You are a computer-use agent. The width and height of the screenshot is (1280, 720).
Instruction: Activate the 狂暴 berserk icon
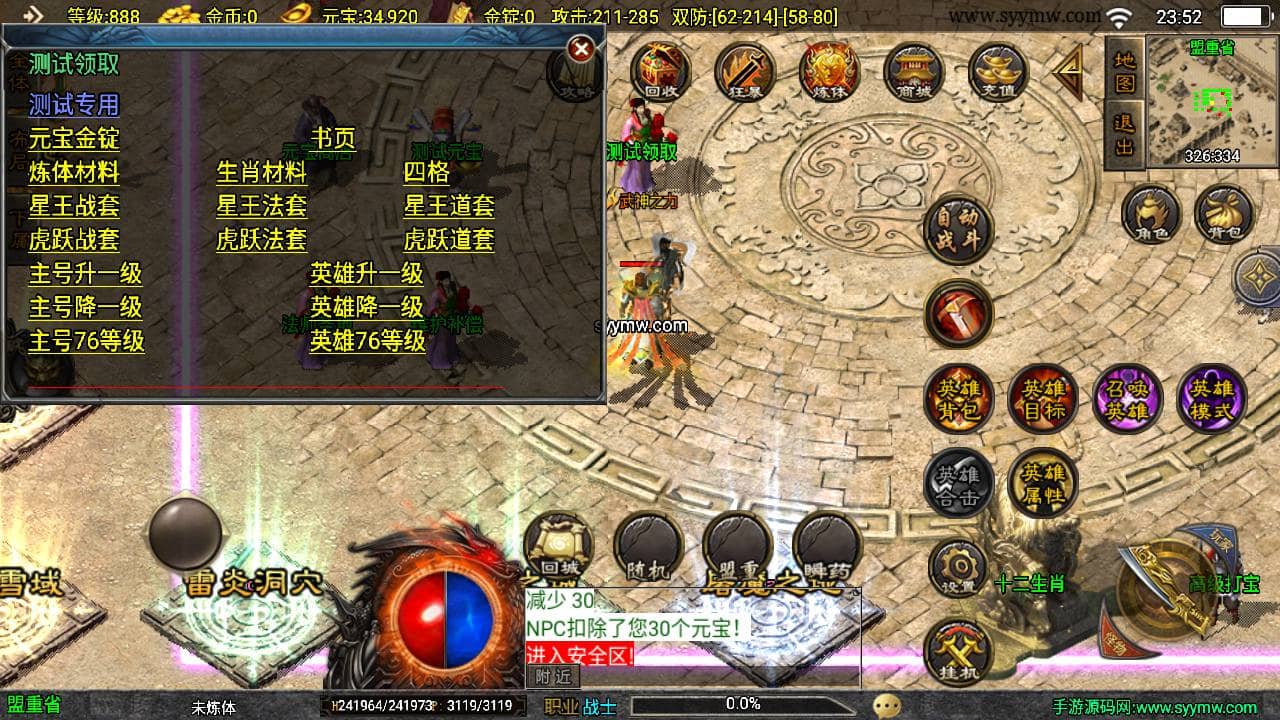point(745,71)
